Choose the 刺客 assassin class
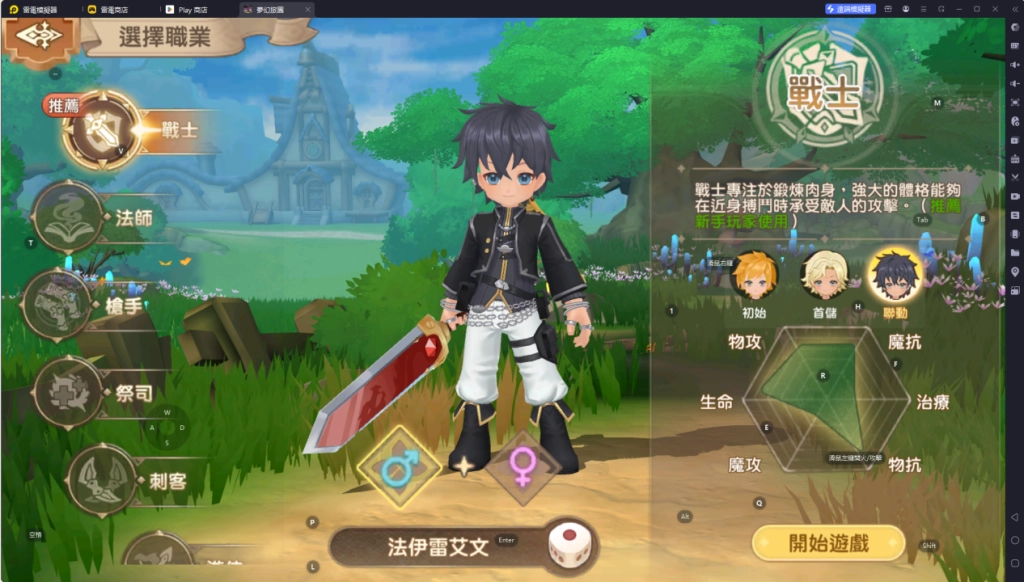 (x=102, y=480)
